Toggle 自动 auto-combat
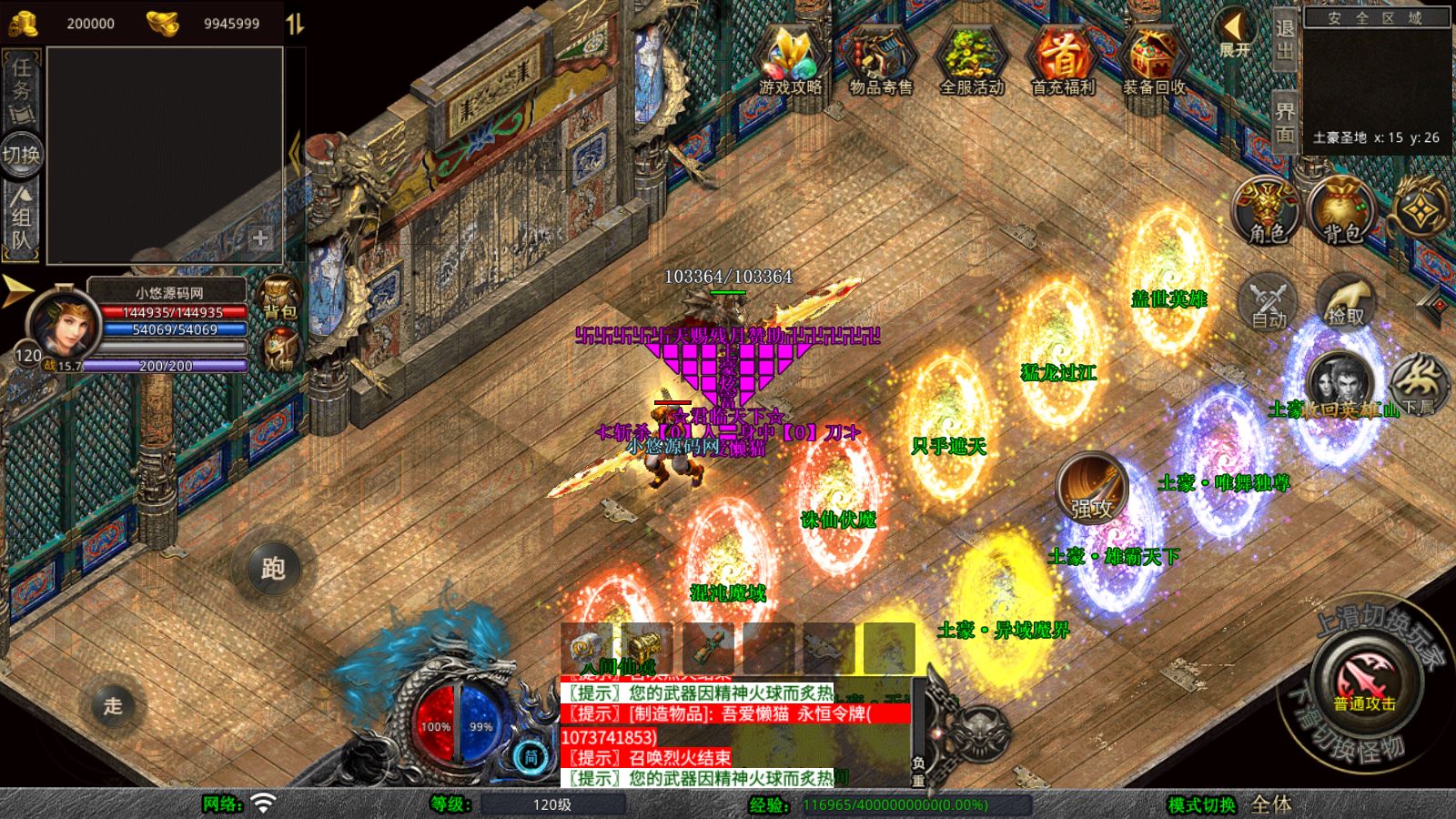The height and width of the screenshot is (819, 1456). tap(1269, 302)
